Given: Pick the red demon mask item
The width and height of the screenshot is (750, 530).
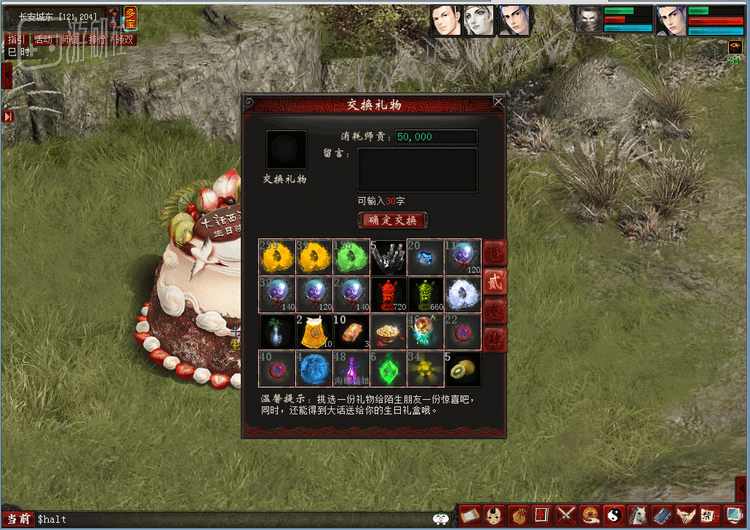Looking at the screenshot, I should [x=387, y=294].
